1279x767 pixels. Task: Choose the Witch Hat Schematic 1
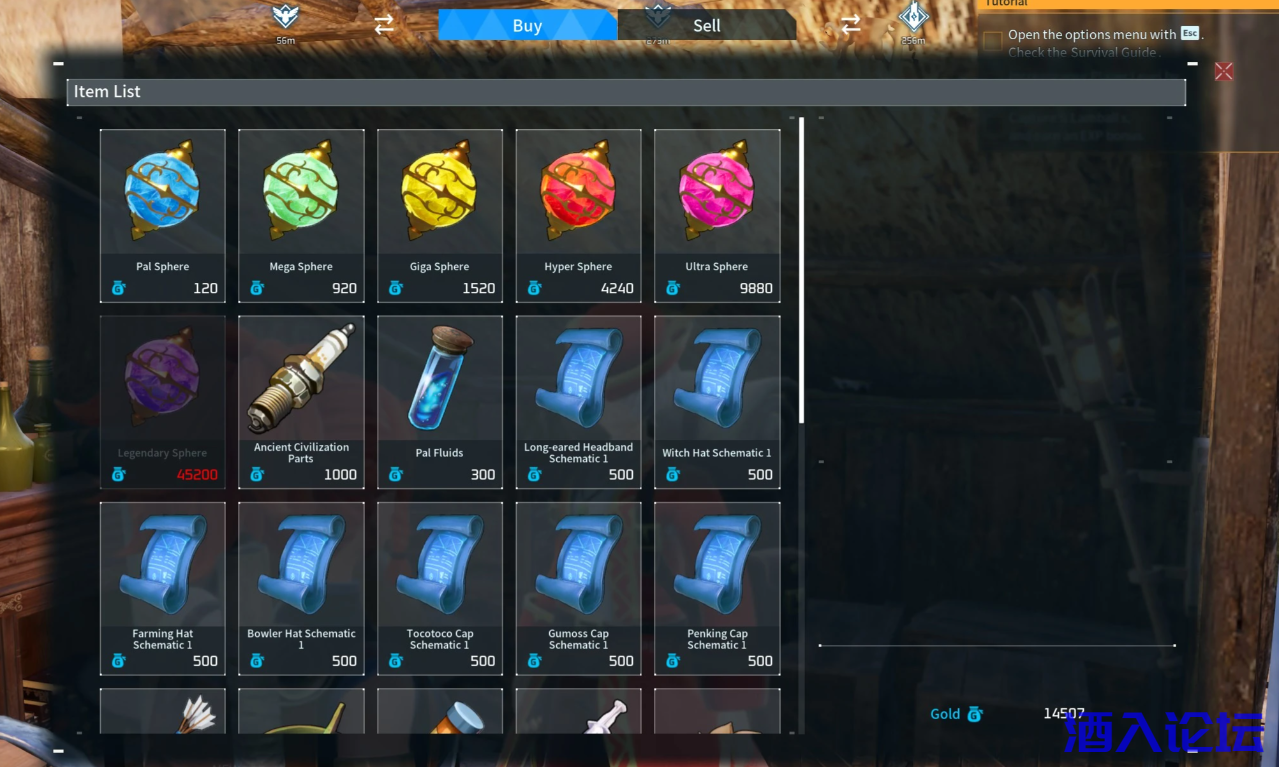(x=717, y=401)
